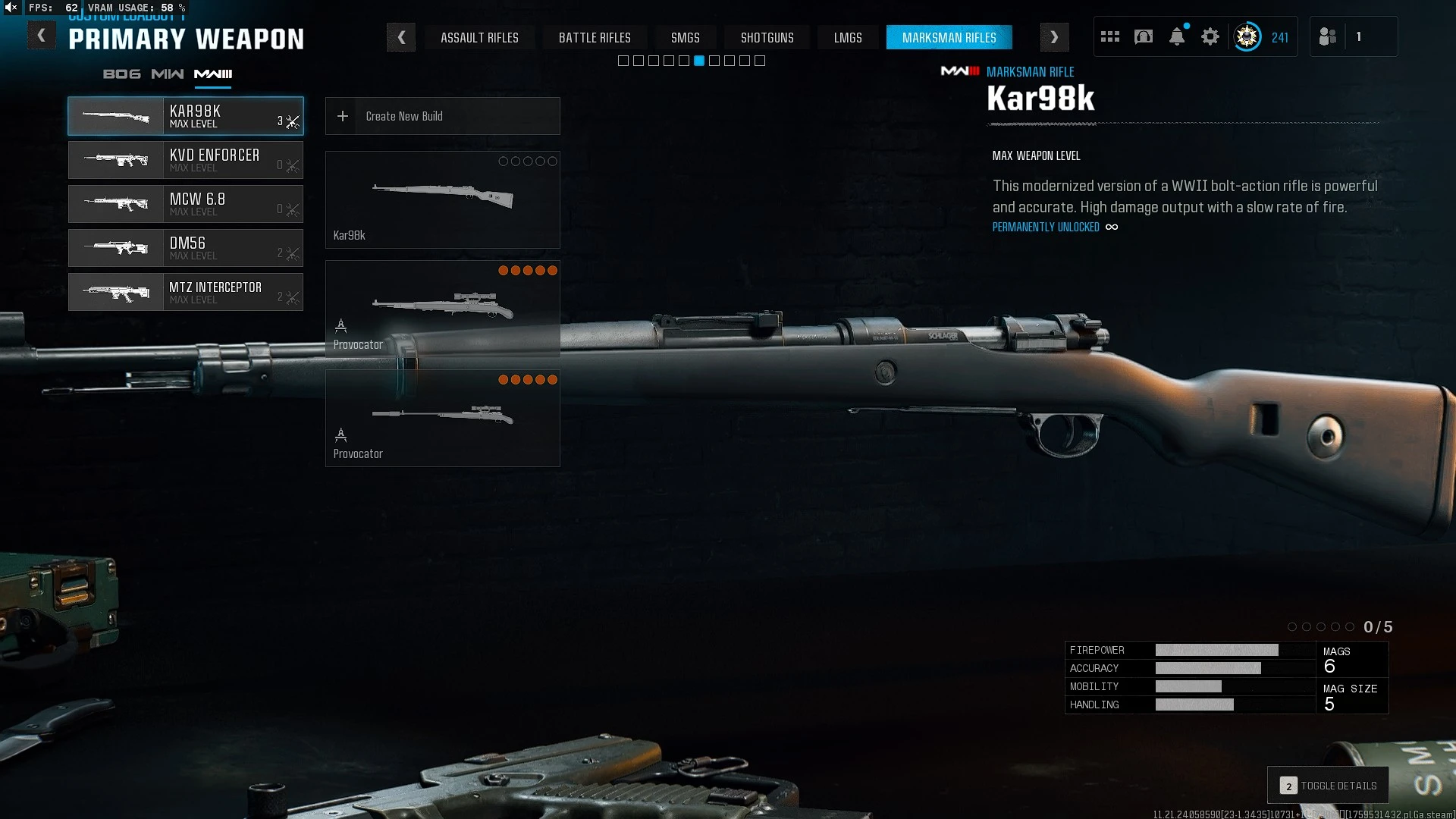Open the Battle Rifles category

coord(595,38)
